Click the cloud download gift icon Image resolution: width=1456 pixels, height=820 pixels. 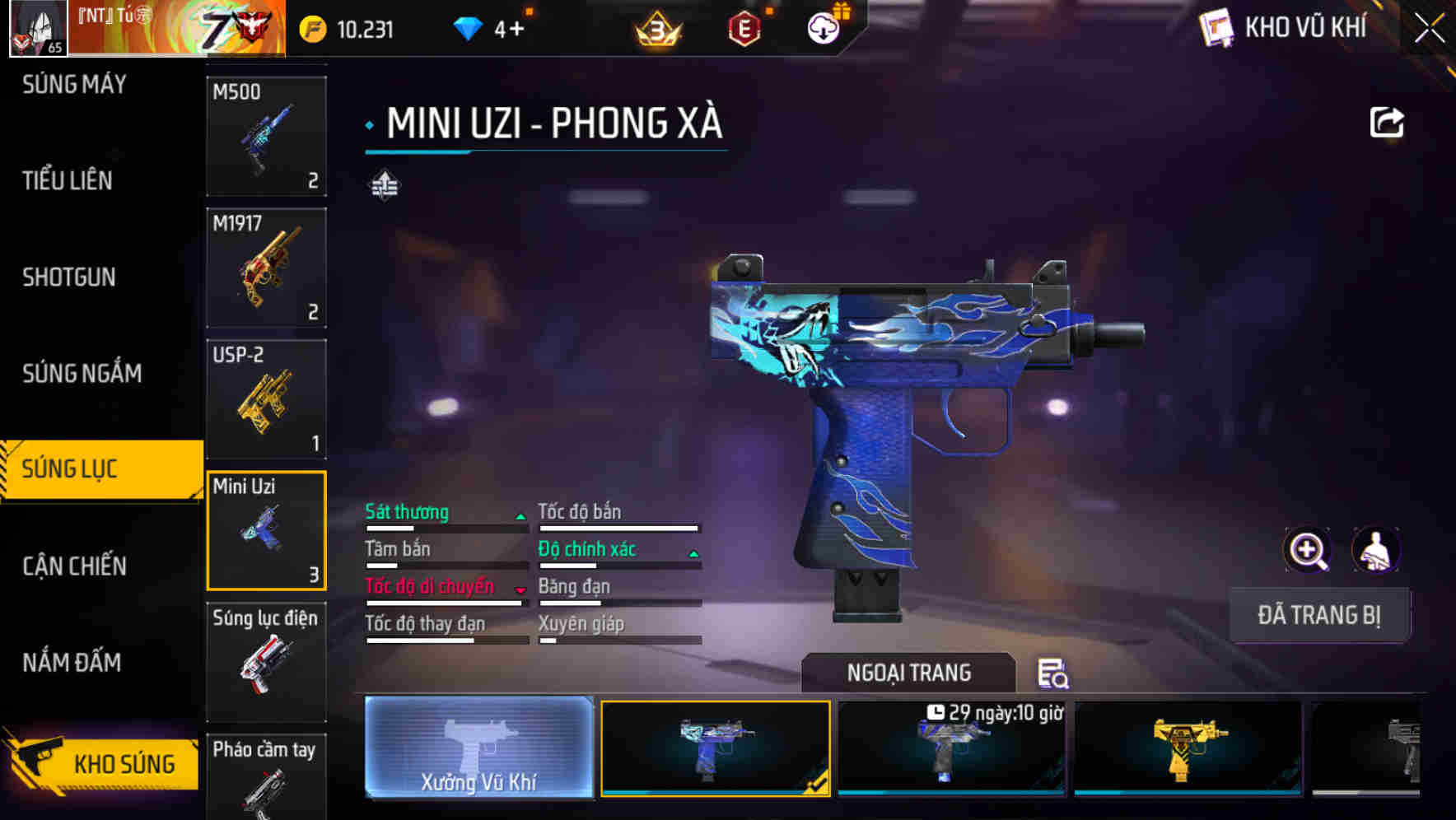(821, 27)
